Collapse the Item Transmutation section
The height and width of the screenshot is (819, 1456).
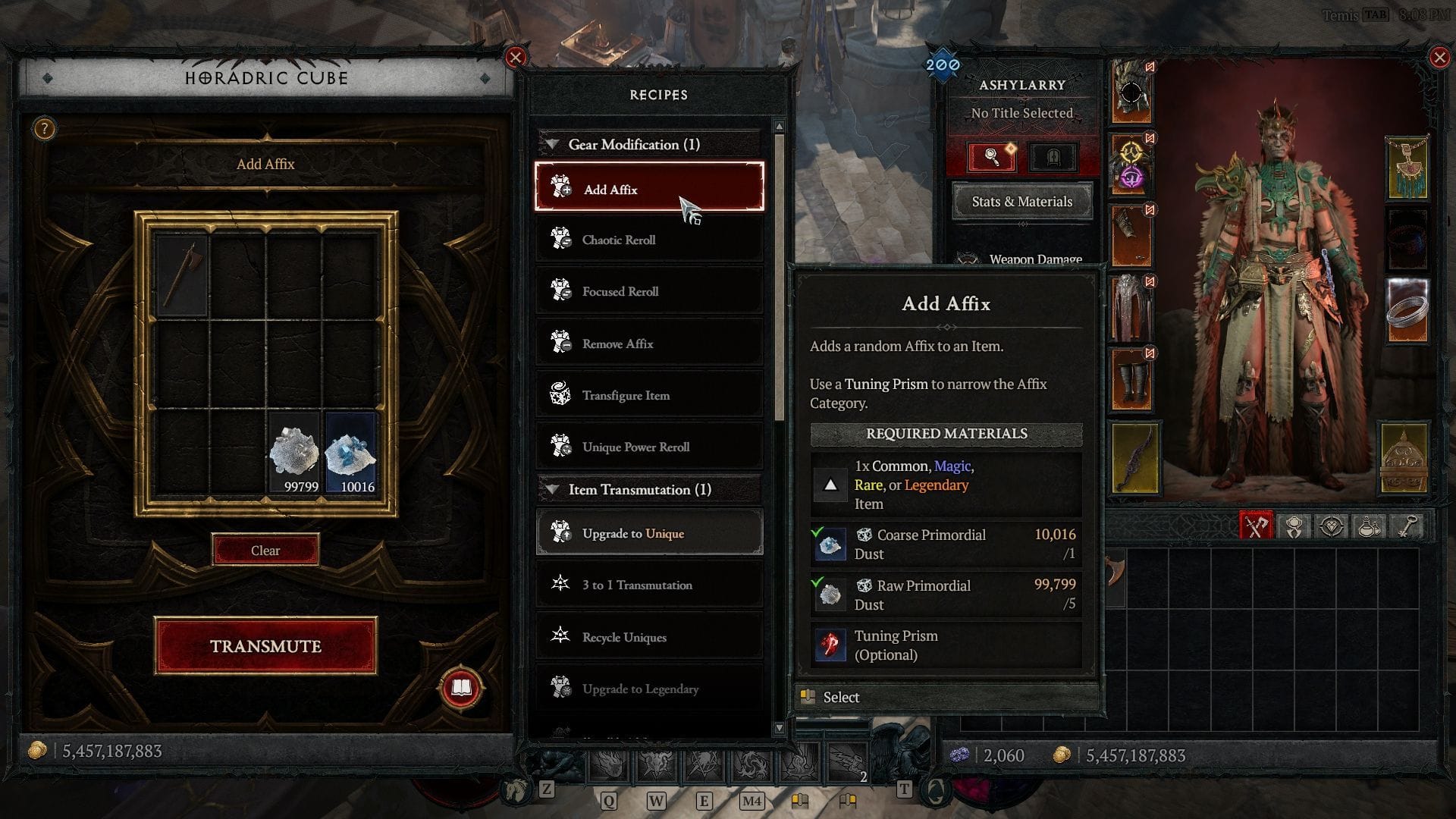click(551, 489)
